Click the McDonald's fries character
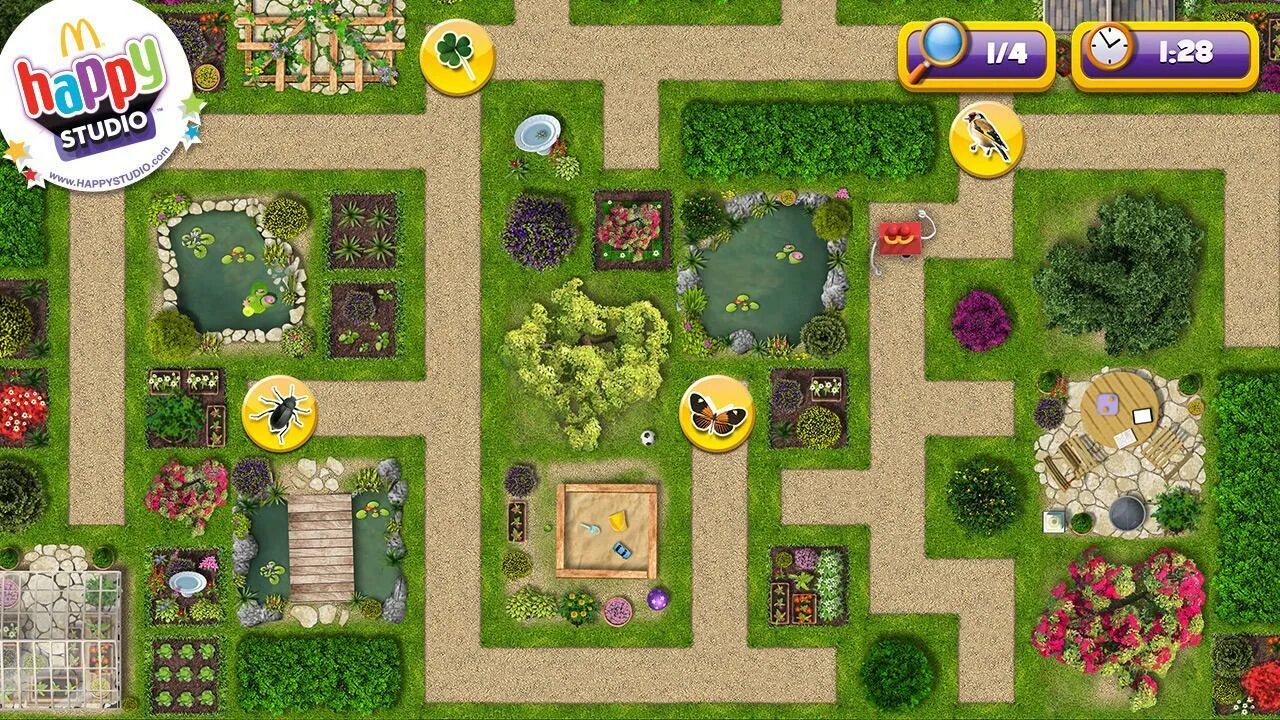Viewport: 1280px width, 720px height. pos(902,238)
